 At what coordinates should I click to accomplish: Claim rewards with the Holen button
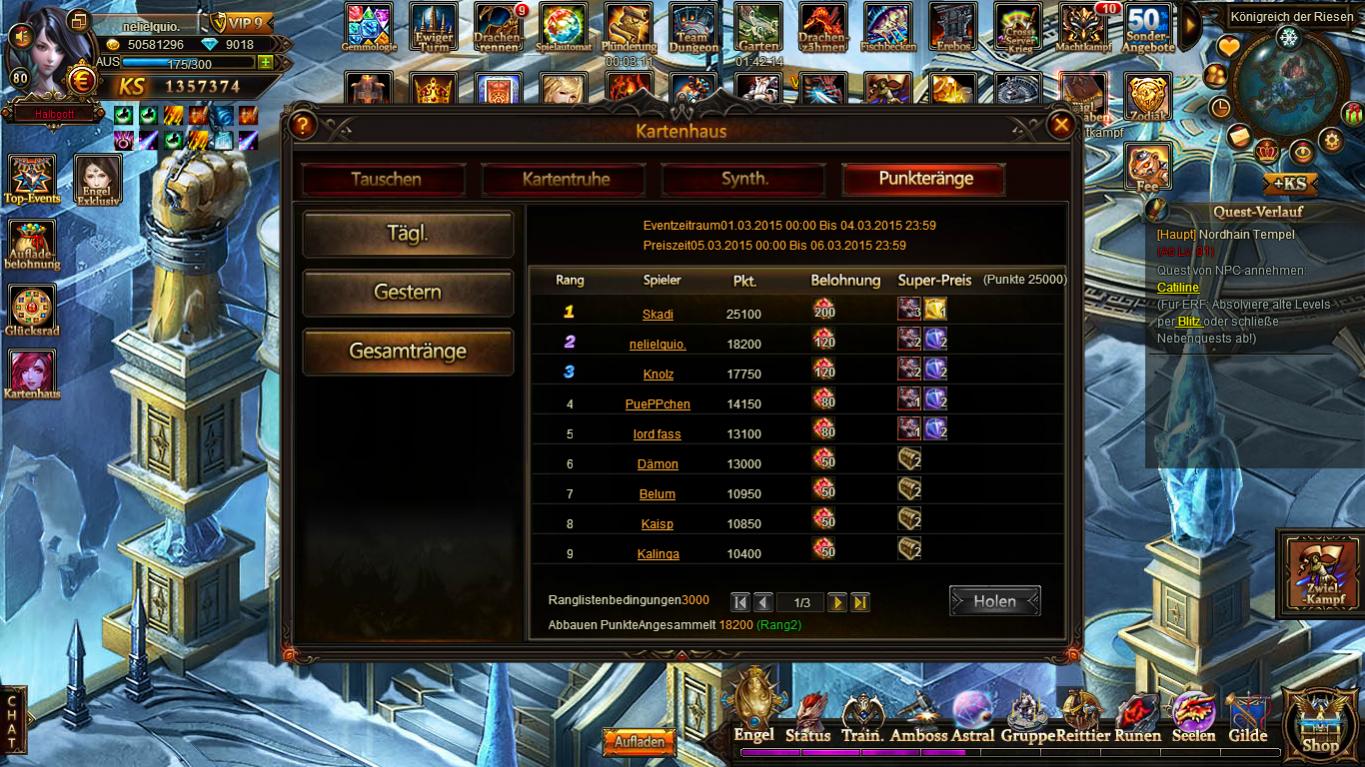click(x=994, y=601)
